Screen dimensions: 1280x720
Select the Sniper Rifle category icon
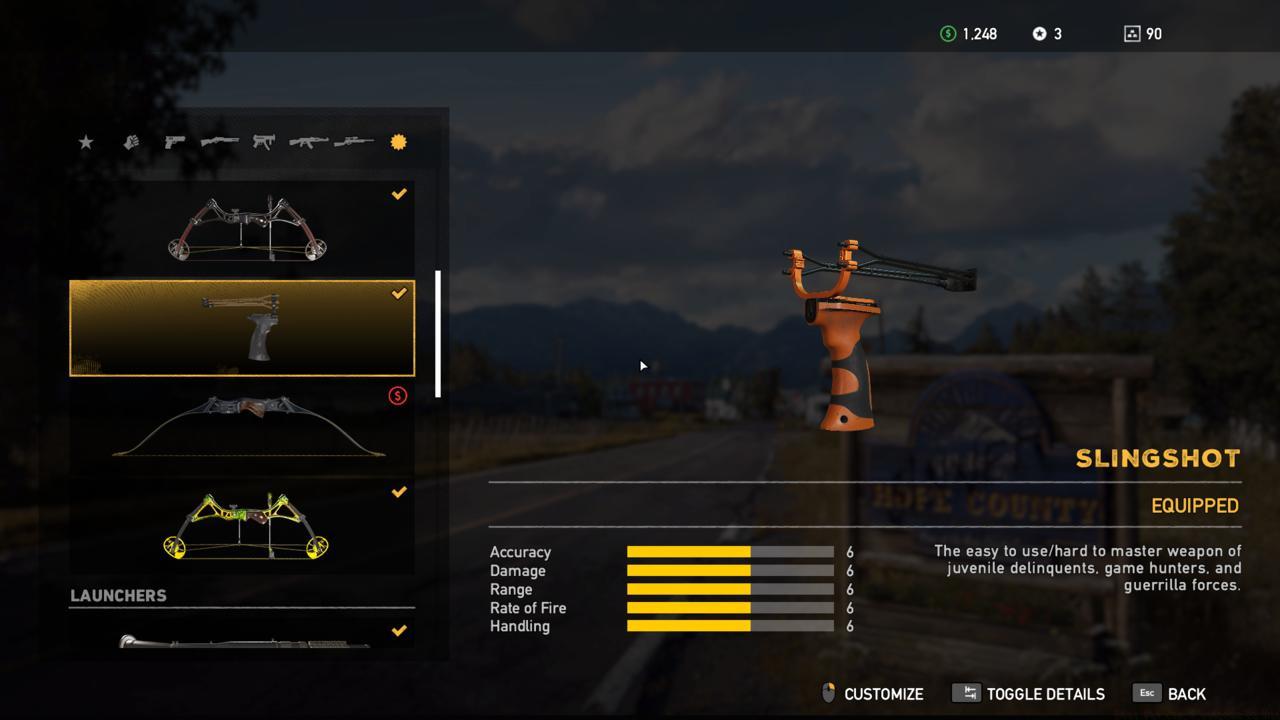coord(352,142)
